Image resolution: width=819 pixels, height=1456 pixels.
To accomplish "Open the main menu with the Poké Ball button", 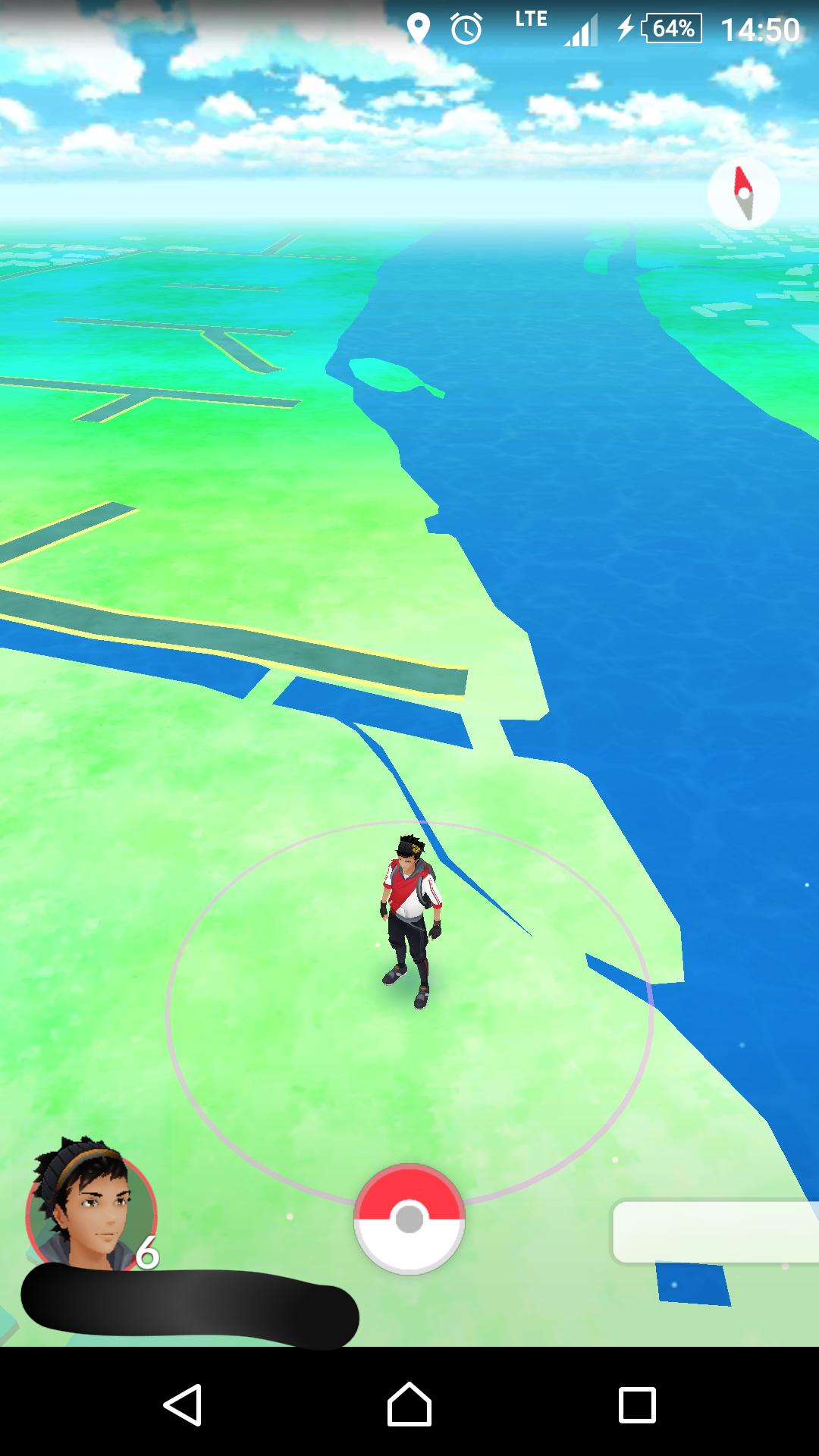I will click(409, 1219).
